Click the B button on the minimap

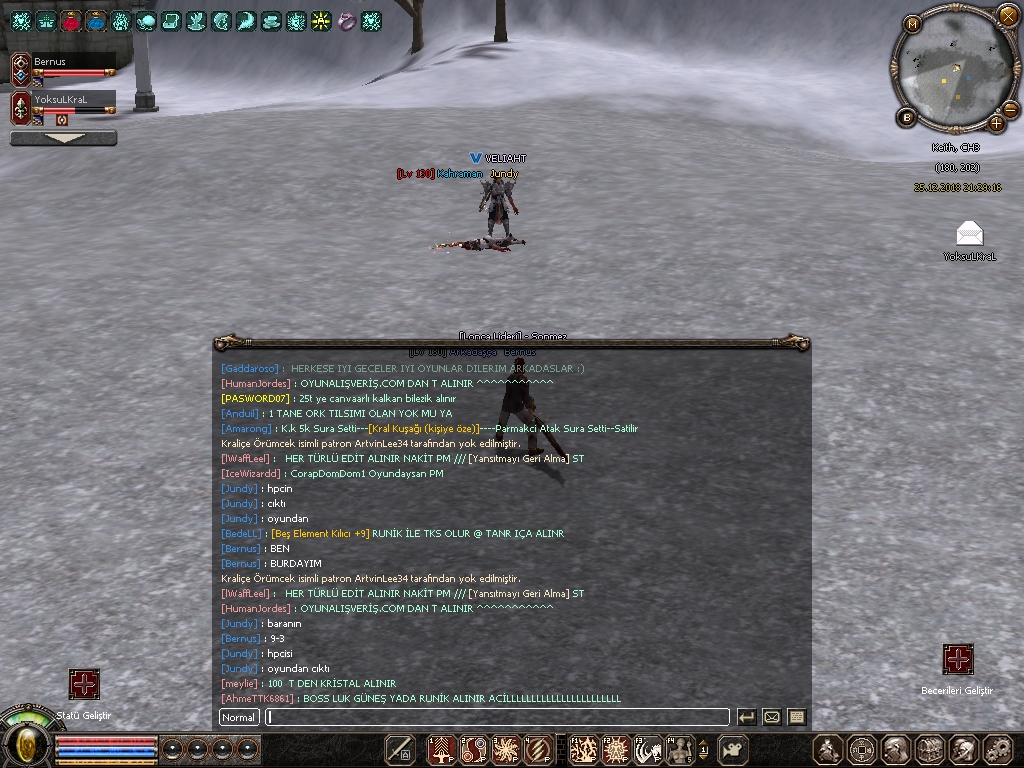pyautogui.click(x=907, y=118)
